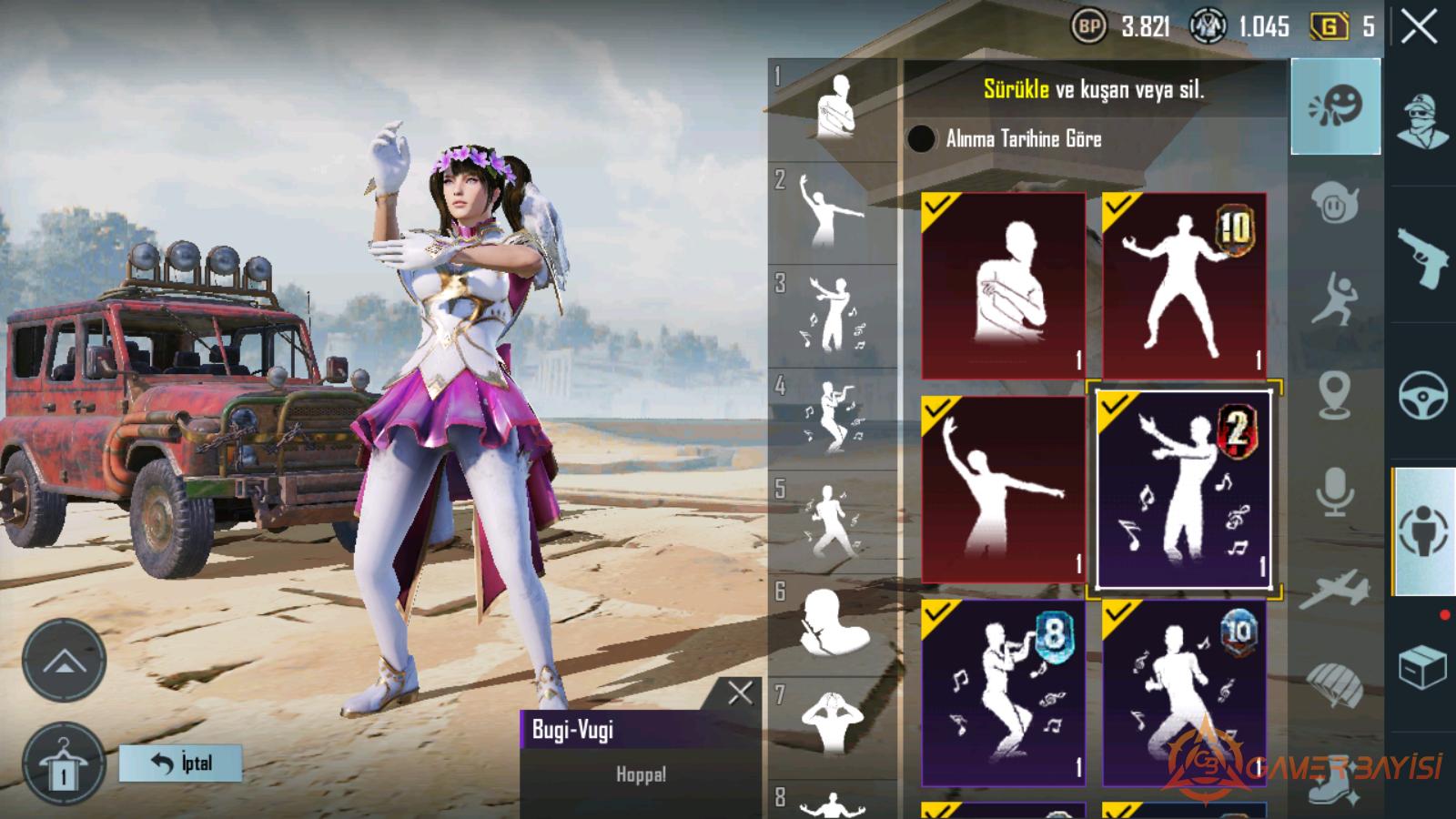Select the arms-crossed emote in the red grid
Image resolution: width=1456 pixels, height=819 pixels.
[1003, 286]
